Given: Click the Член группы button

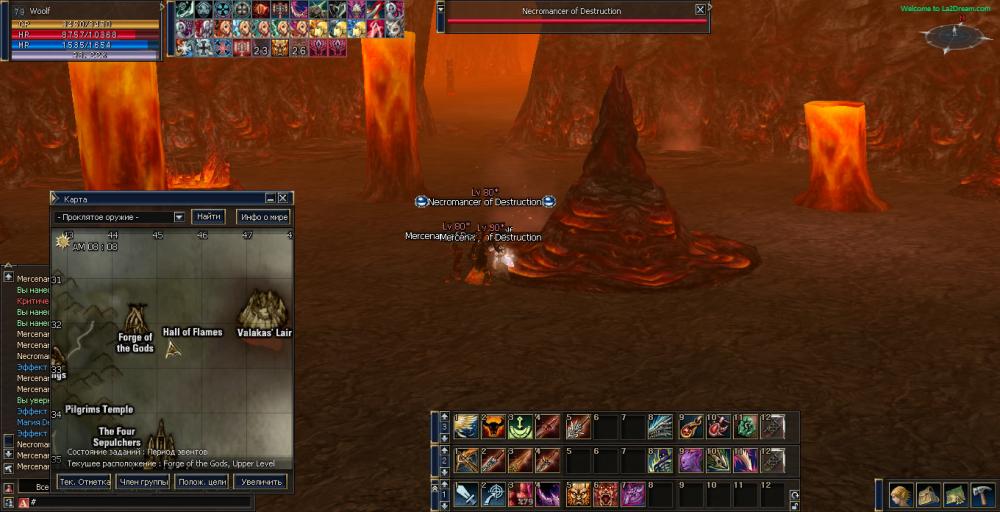Looking at the screenshot, I should (x=143, y=482).
